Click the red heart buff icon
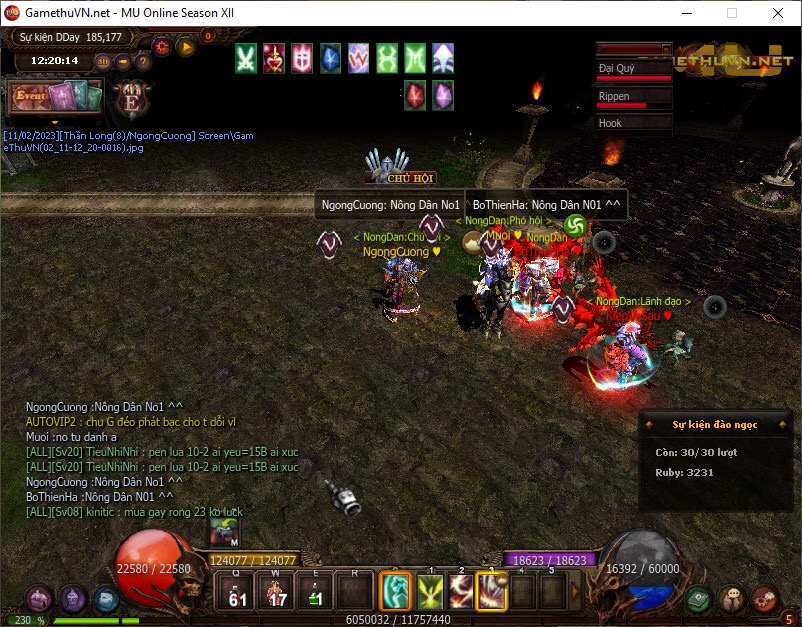 click(x=273, y=58)
